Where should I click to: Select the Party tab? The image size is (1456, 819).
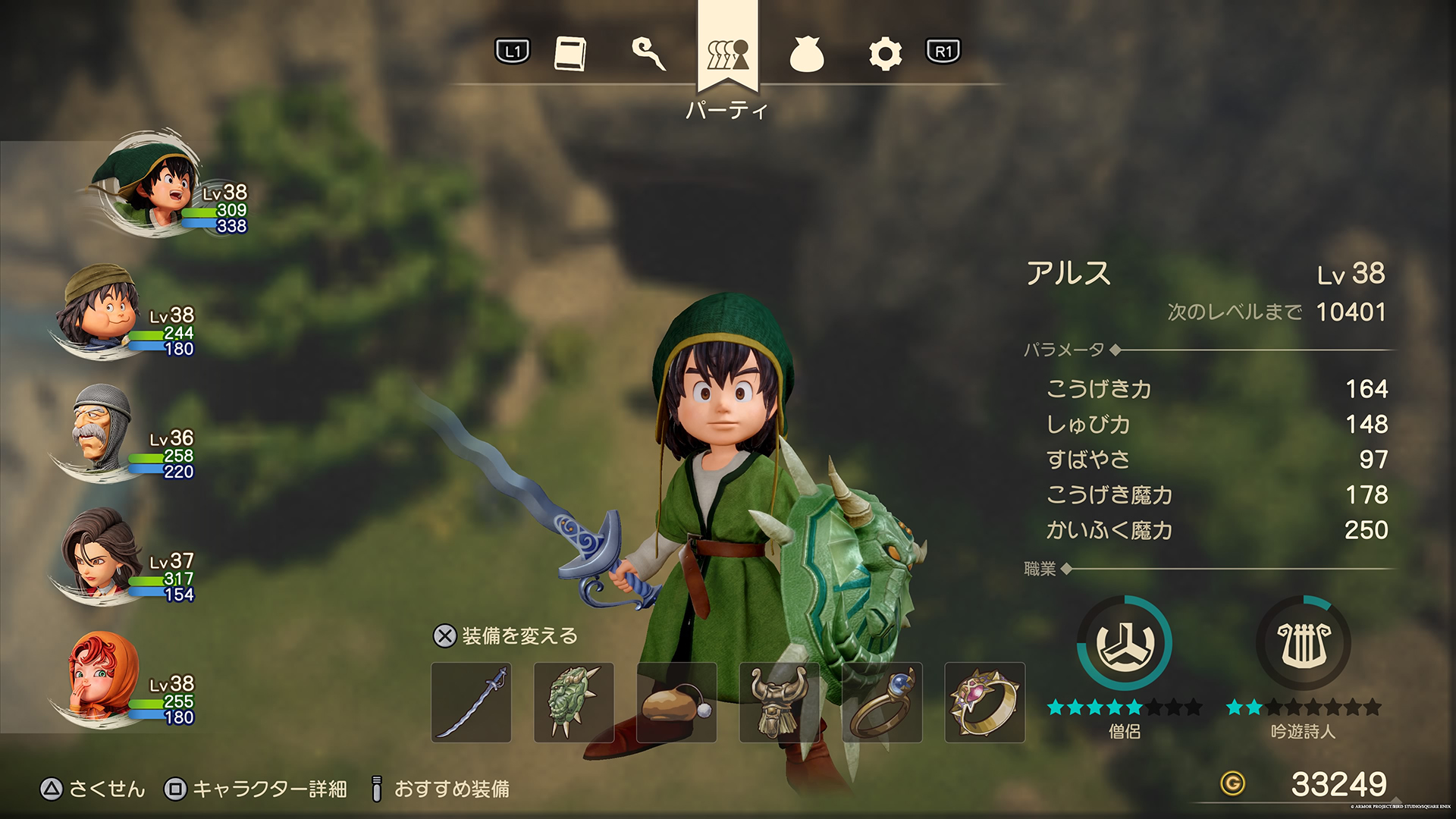click(727, 54)
